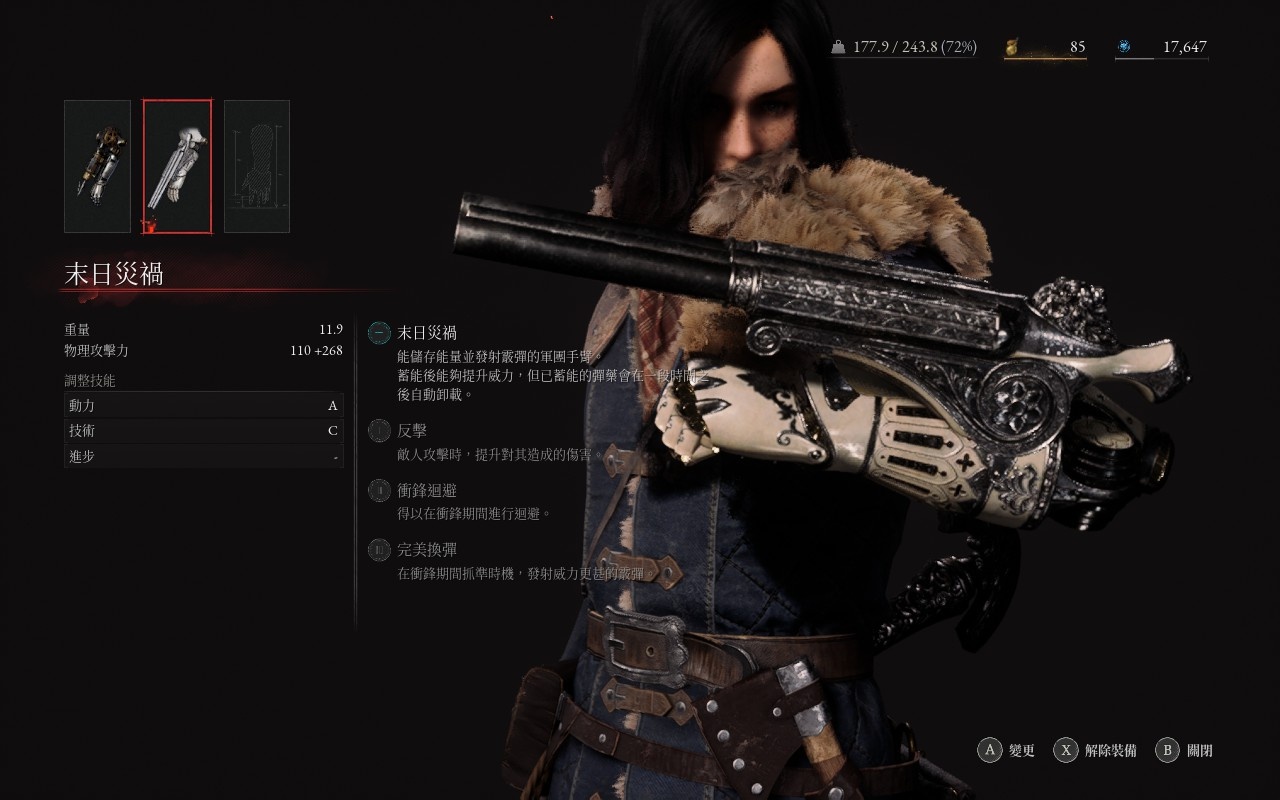Select the 末日災禍 skill entry in the list

pos(426,333)
